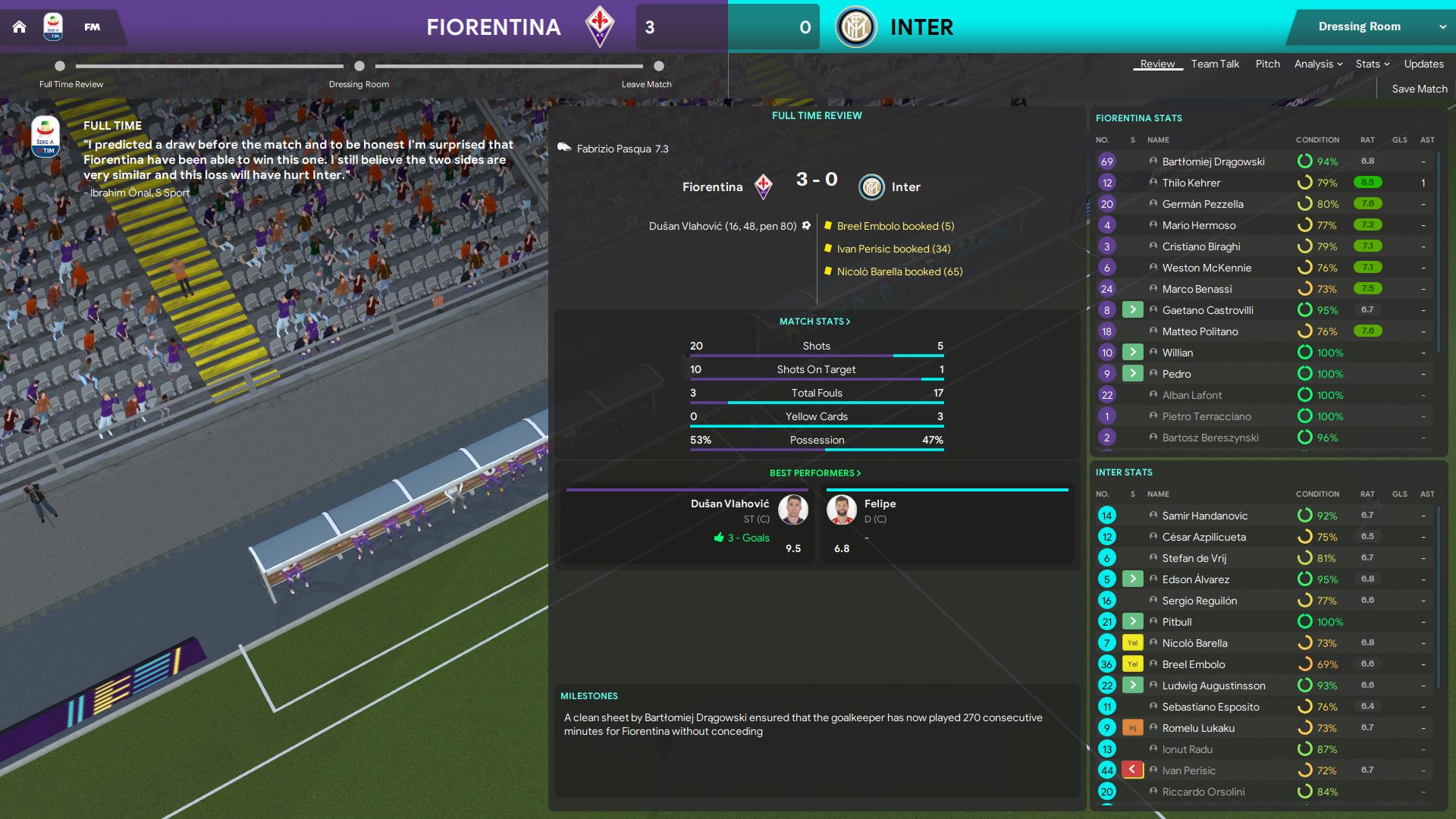
Task: Jump to the Leave Match step
Action: click(x=658, y=67)
